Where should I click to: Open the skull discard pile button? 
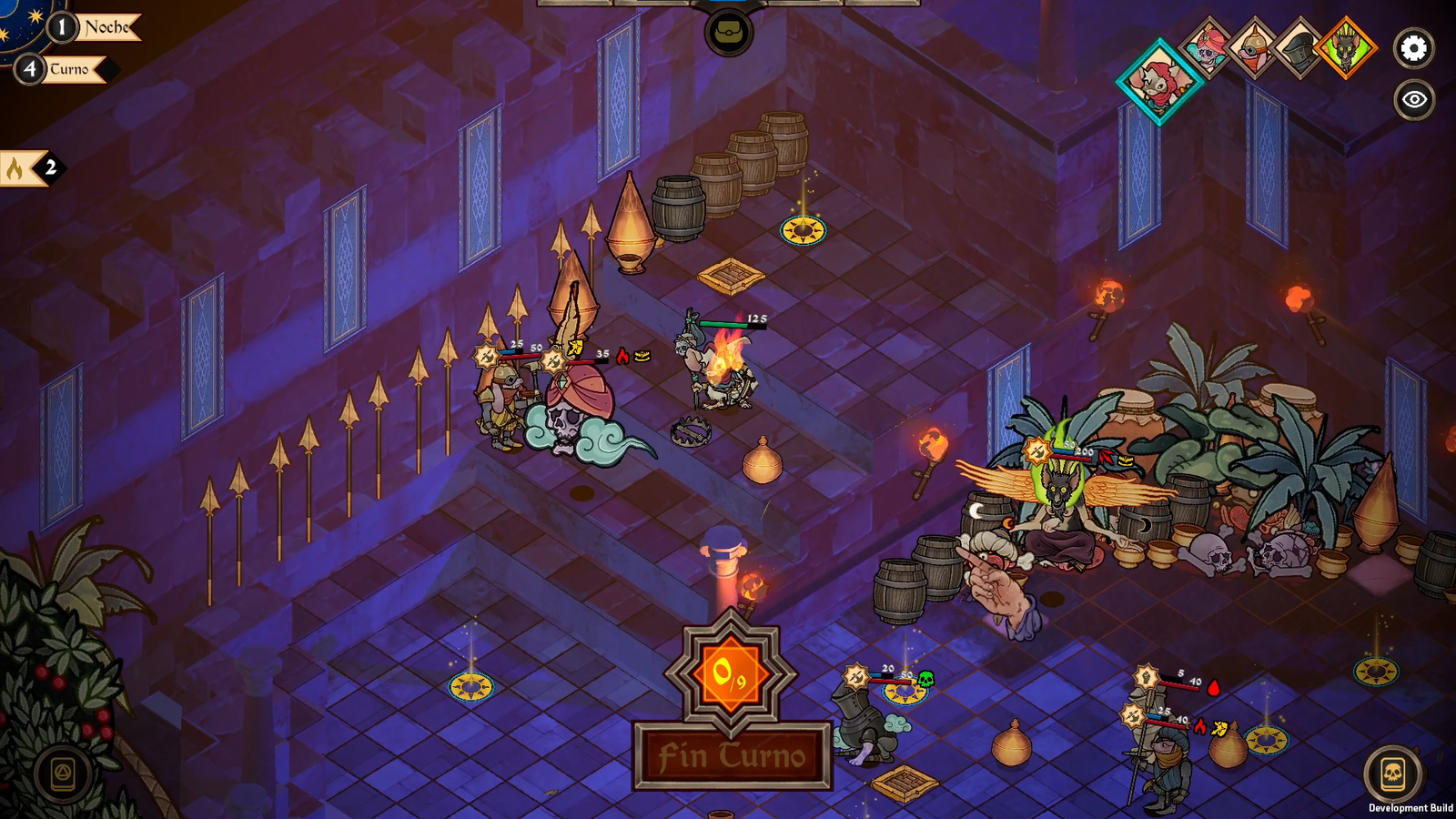pos(1392,774)
